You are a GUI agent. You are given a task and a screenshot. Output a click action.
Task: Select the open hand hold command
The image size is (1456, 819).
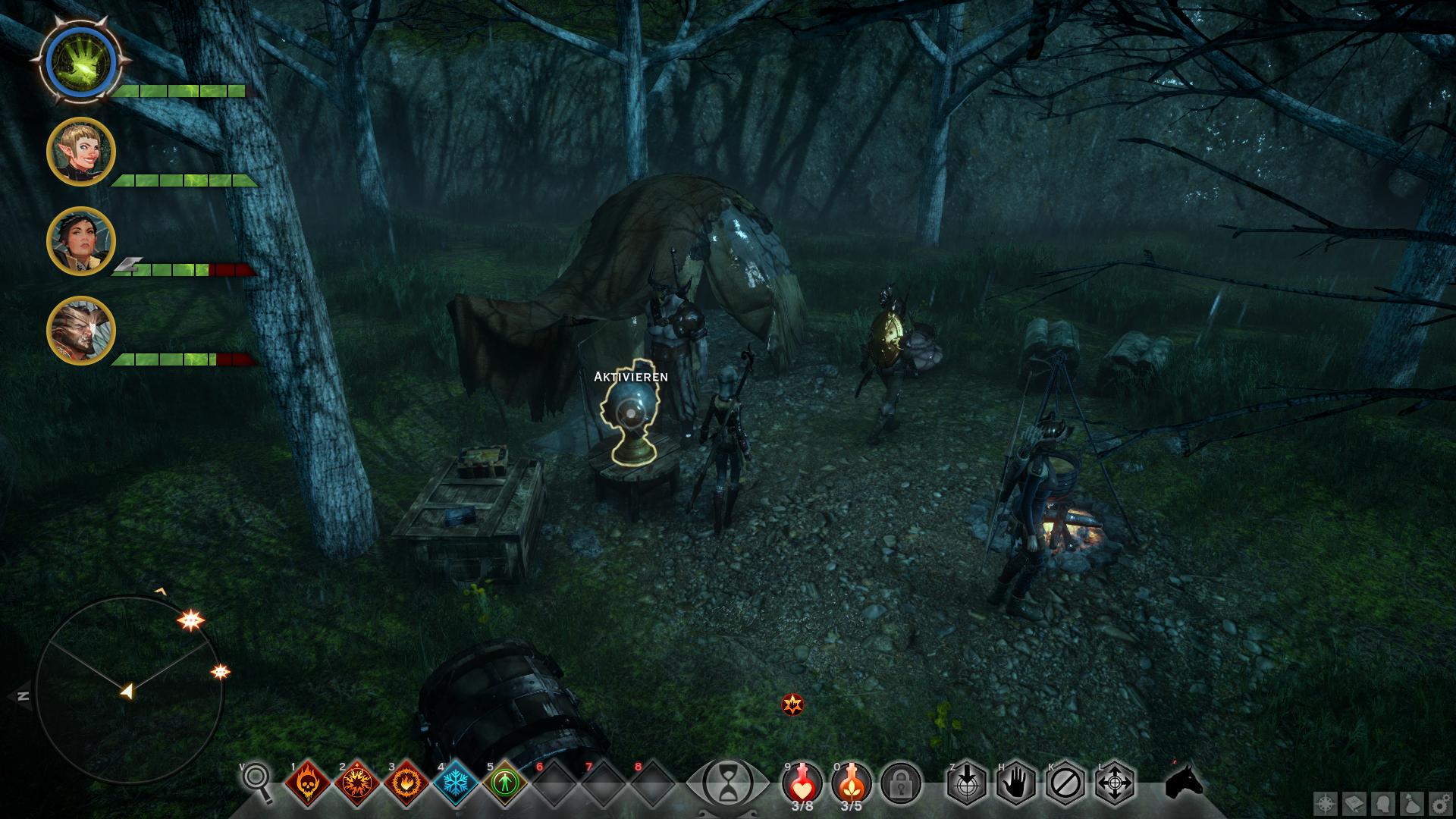1016,782
